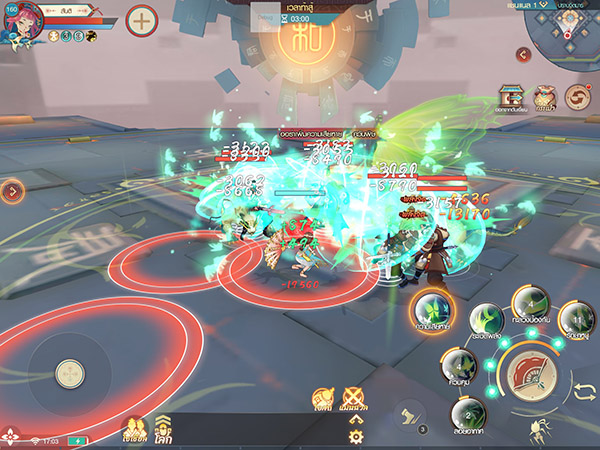The width and height of the screenshot is (600, 450).
Task: Collapse the top-right icon row with the arrow
Action: [521, 54]
